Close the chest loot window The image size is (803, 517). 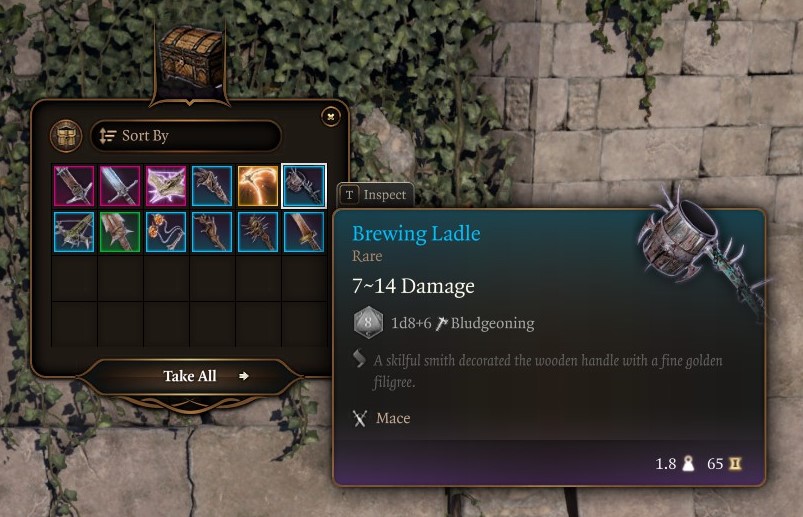click(331, 117)
